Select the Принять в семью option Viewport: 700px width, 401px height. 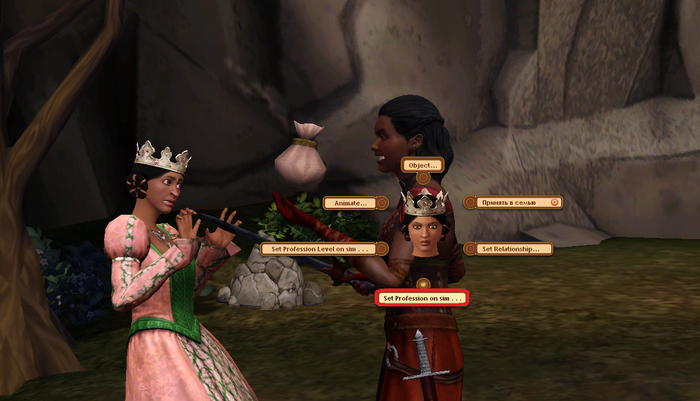[x=513, y=202]
